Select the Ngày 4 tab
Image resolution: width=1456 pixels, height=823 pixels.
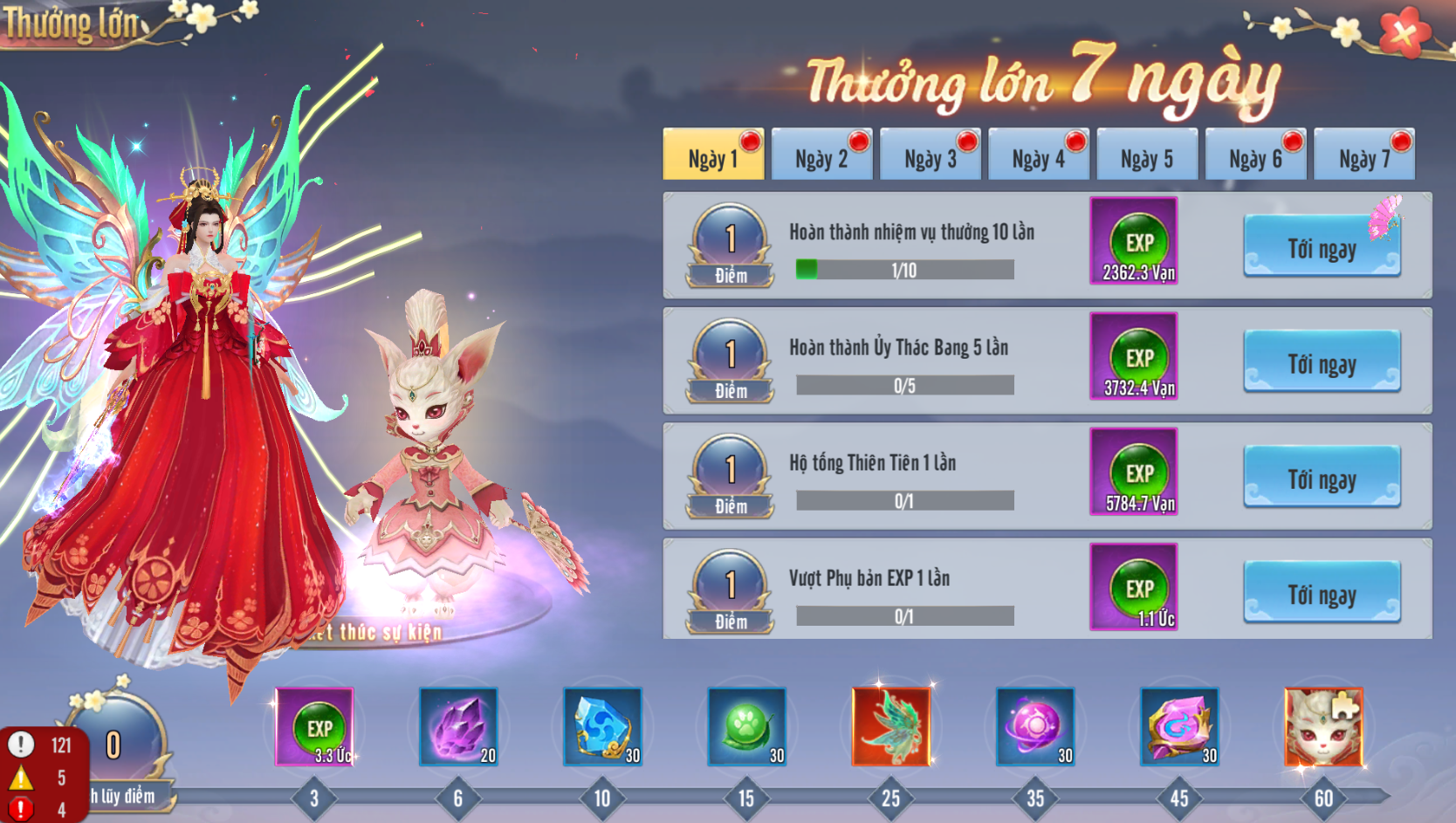coord(1038,154)
